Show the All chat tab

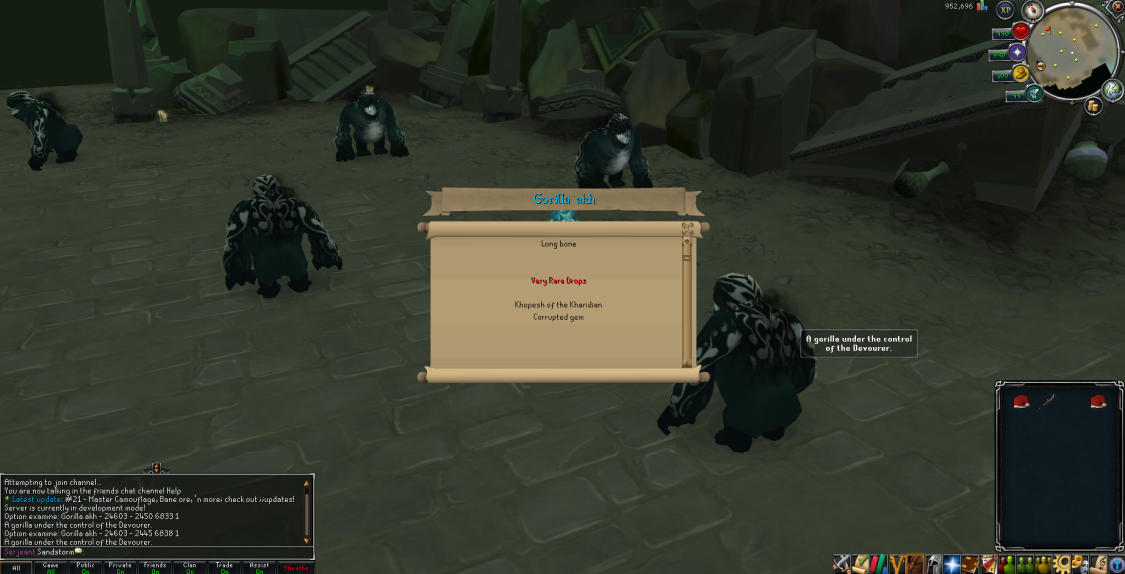pyautogui.click(x=16, y=567)
